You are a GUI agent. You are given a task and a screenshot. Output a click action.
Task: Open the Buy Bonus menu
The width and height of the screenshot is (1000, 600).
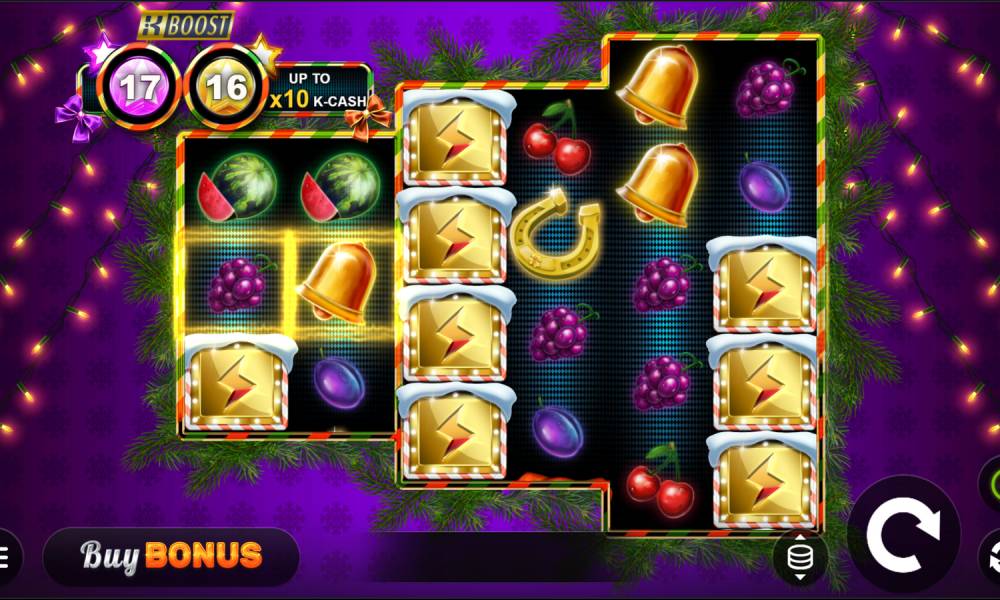171,555
